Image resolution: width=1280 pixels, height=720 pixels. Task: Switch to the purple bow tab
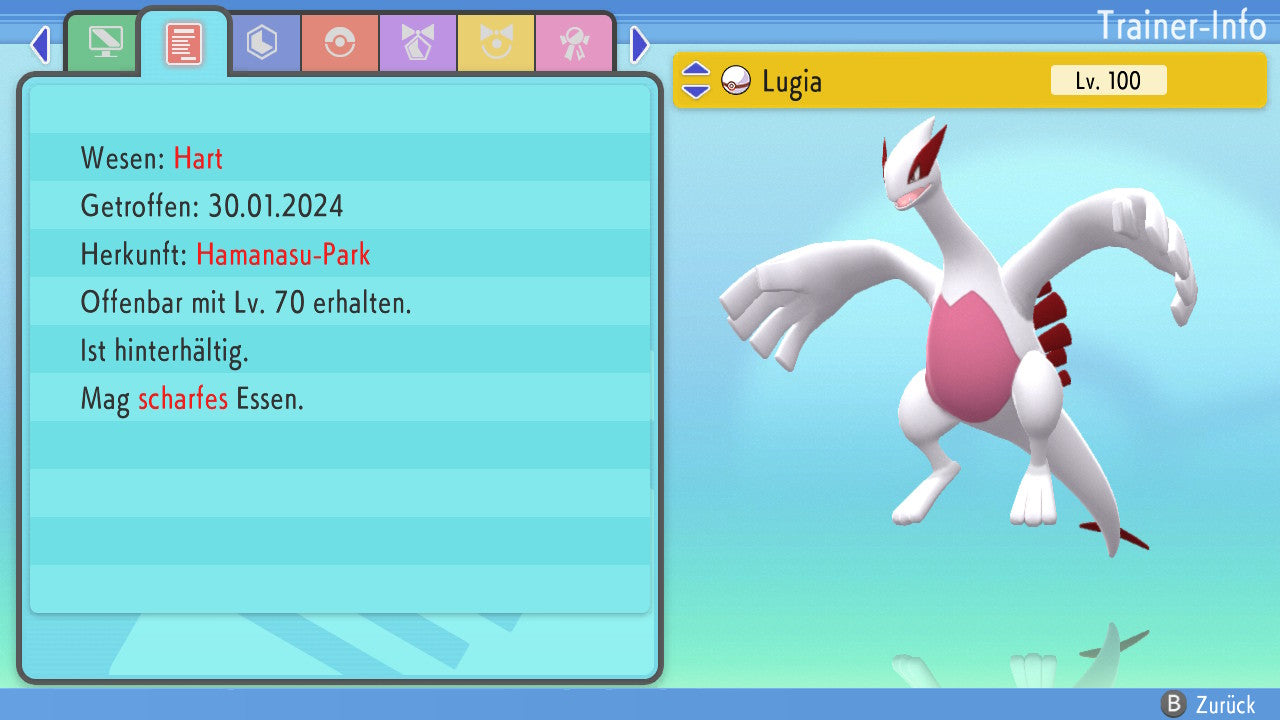coord(418,43)
